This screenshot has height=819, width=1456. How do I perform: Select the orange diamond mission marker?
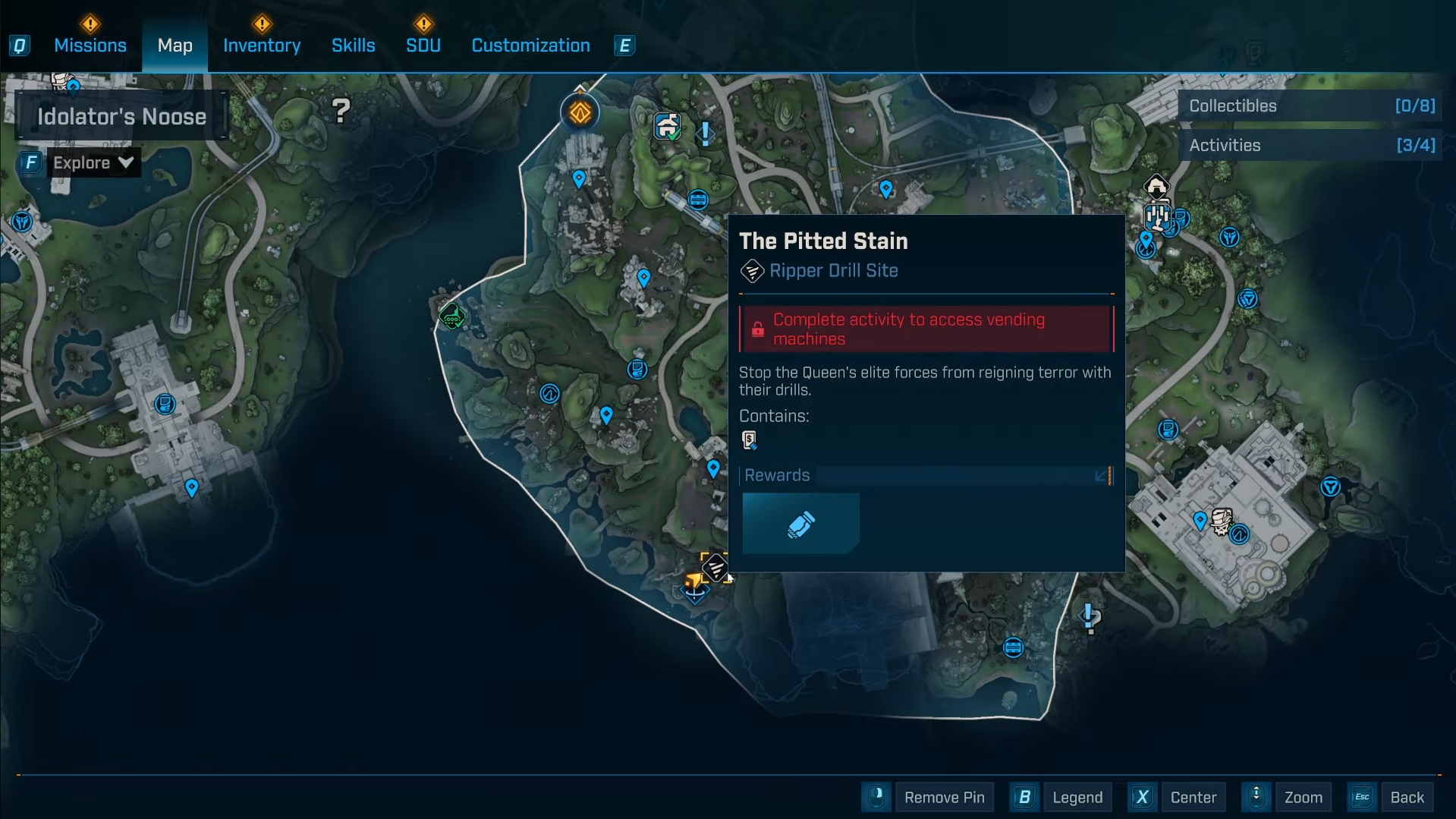580,113
